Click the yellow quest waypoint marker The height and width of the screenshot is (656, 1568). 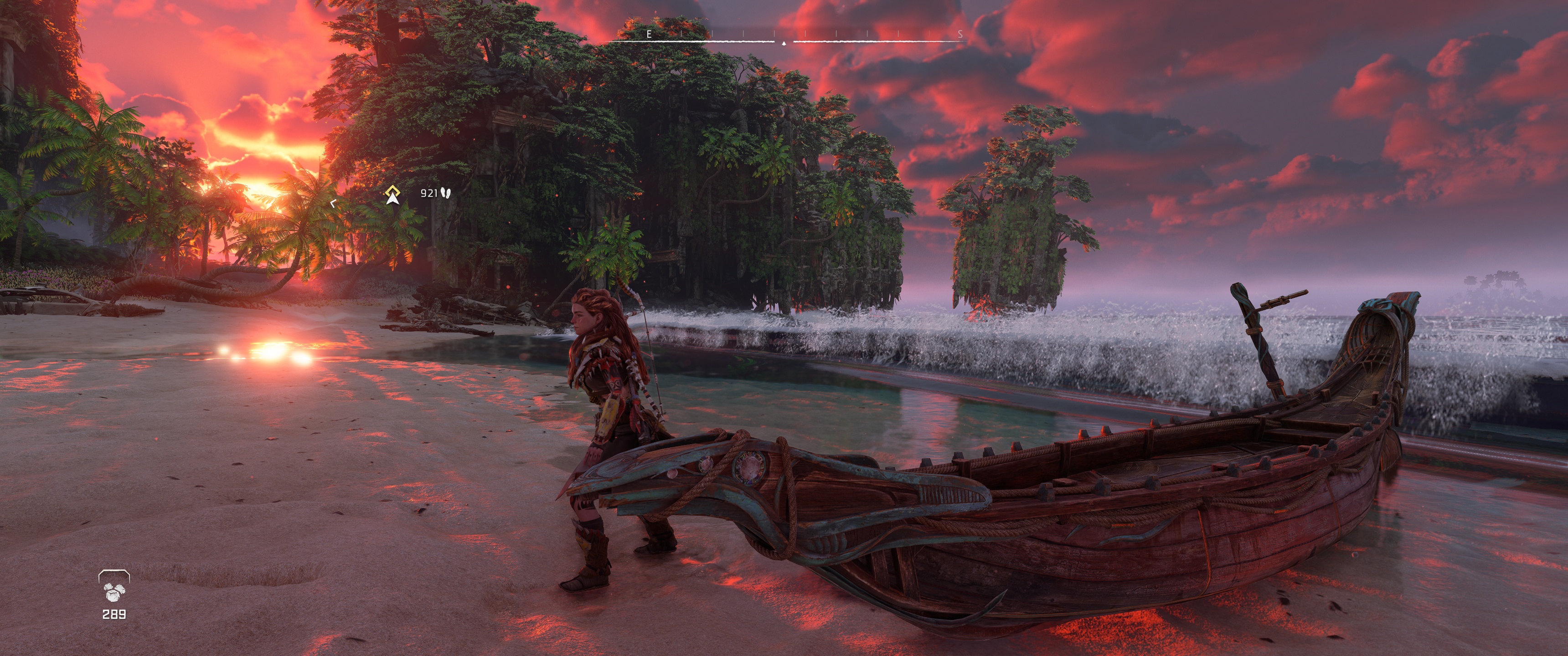pos(392,194)
